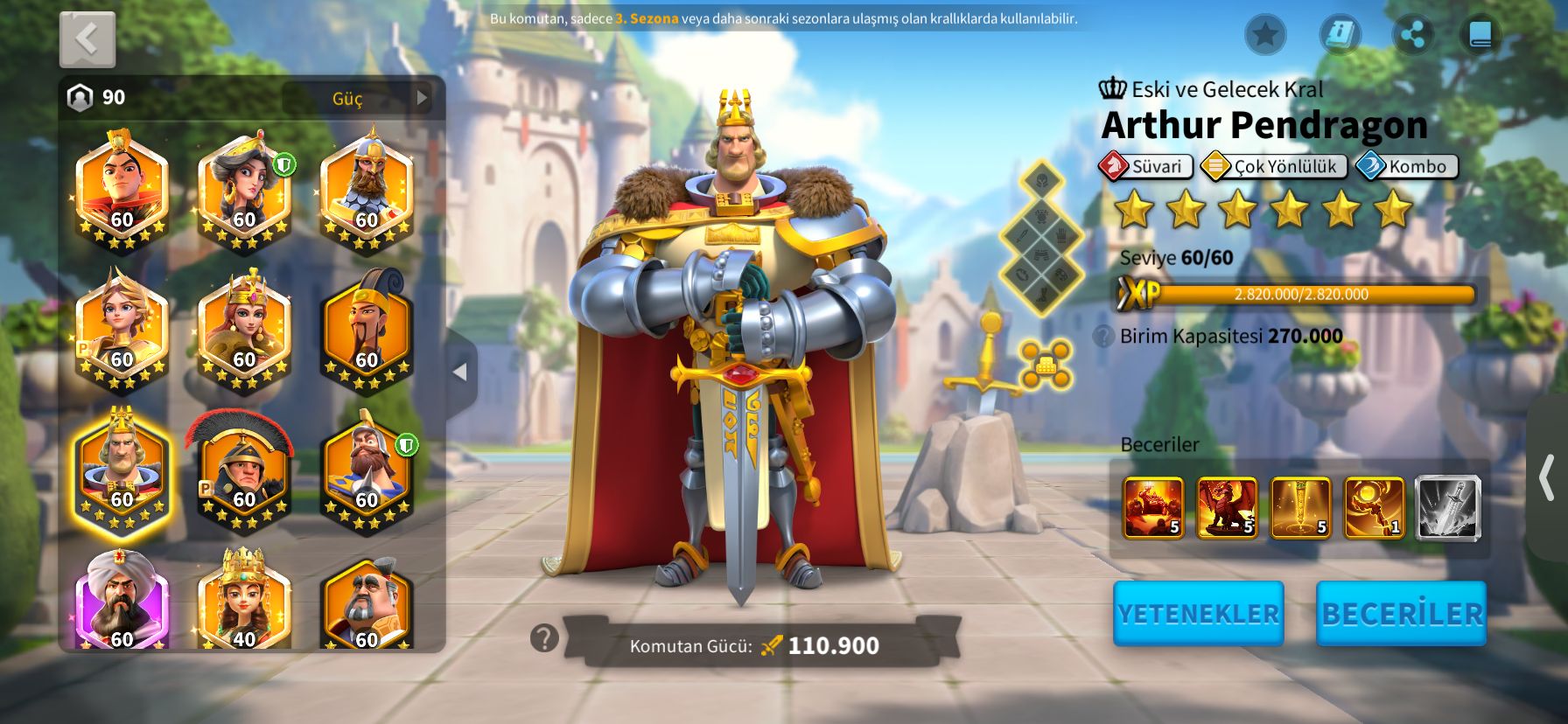This screenshot has height=724, width=1568.
Task: Open the BECERİLER skills screen
Action: (x=1401, y=614)
